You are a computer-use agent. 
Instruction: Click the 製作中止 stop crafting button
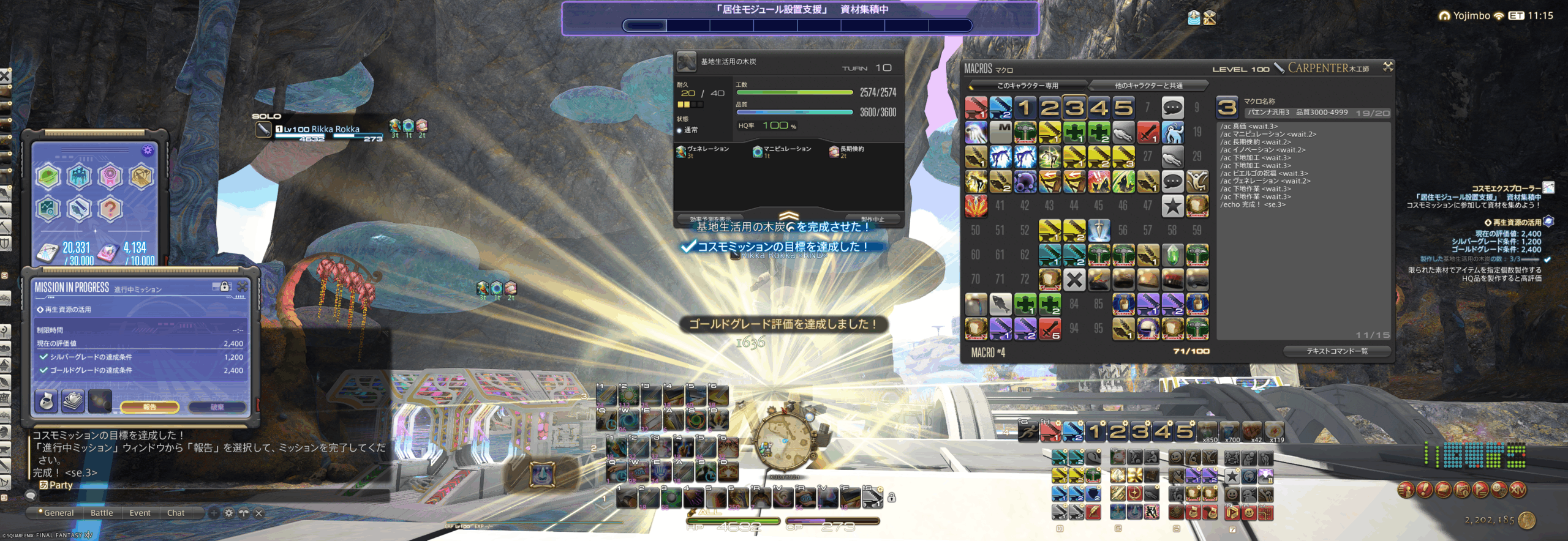click(x=872, y=219)
